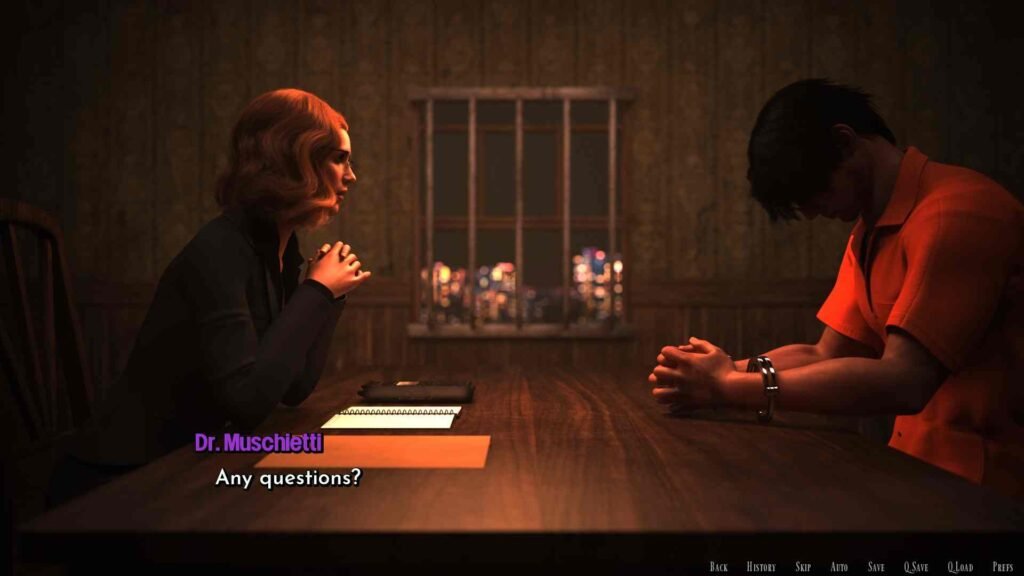Open the Save menu
Image resolution: width=1024 pixels, height=576 pixels.
[876, 567]
